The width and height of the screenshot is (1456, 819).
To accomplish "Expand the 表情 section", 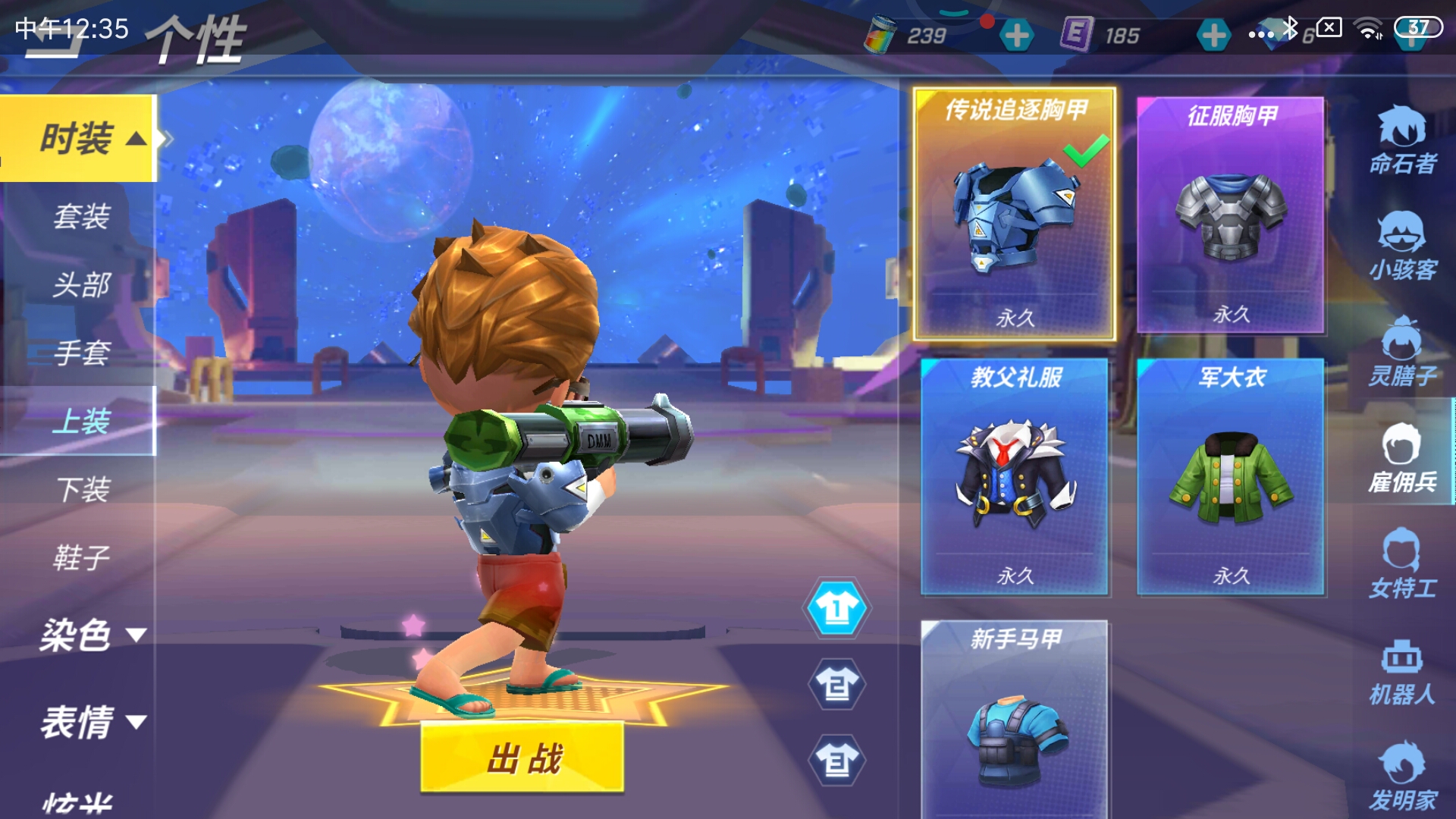I will click(91, 721).
